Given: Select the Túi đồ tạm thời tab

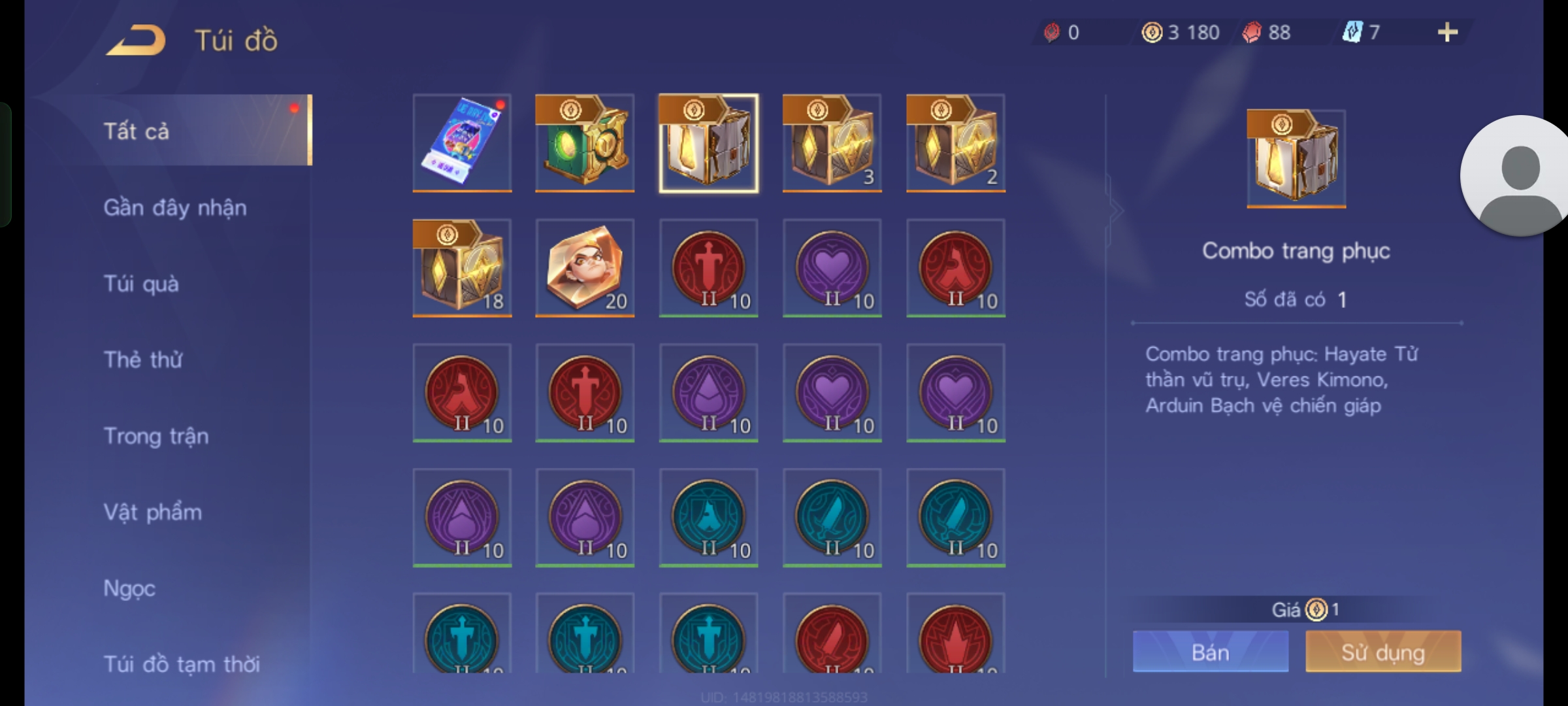Looking at the screenshot, I should (182, 664).
